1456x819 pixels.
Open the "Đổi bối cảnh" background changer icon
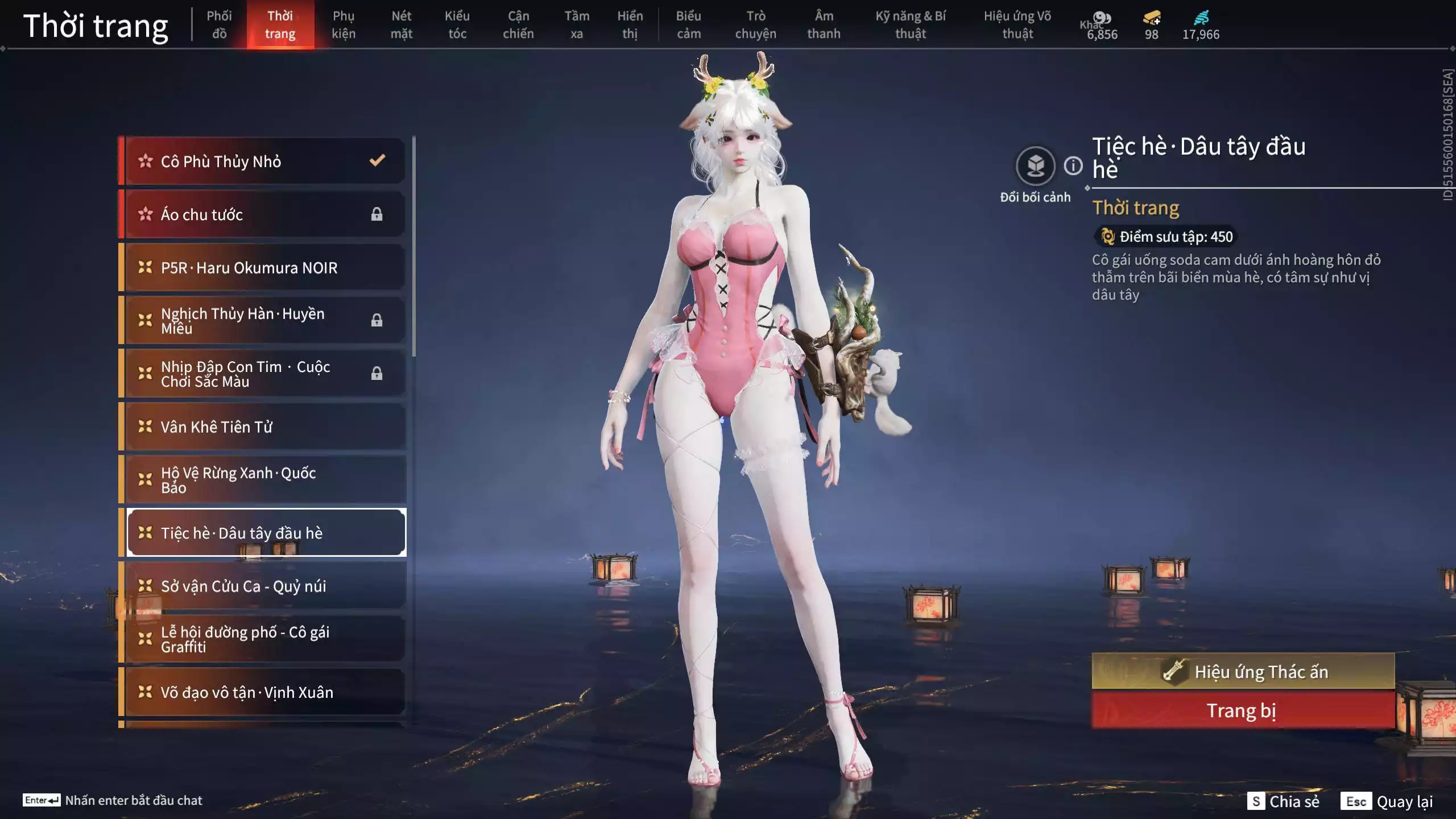pyautogui.click(x=1036, y=167)
